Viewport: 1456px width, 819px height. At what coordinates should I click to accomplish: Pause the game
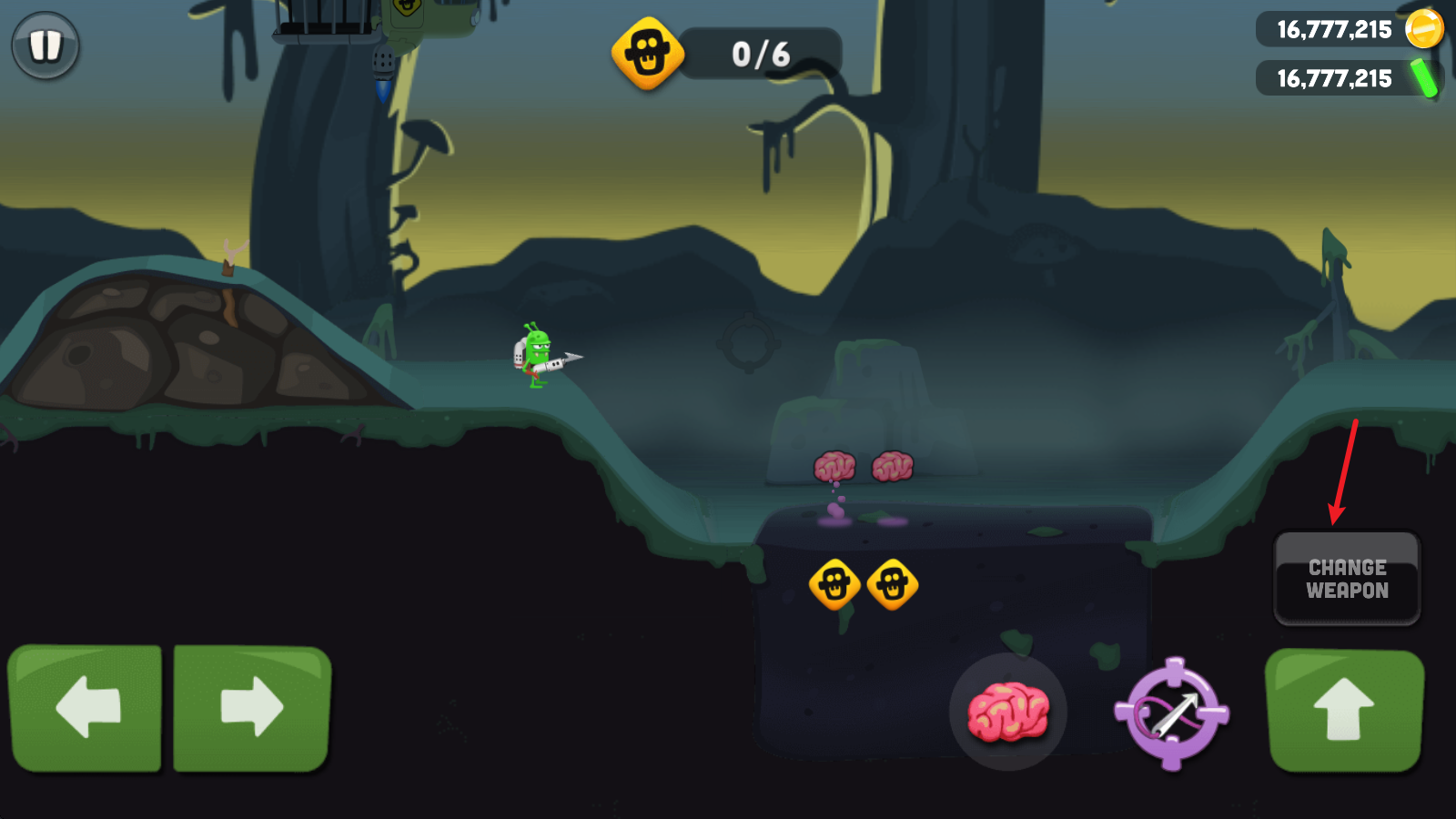click(45, 45)
